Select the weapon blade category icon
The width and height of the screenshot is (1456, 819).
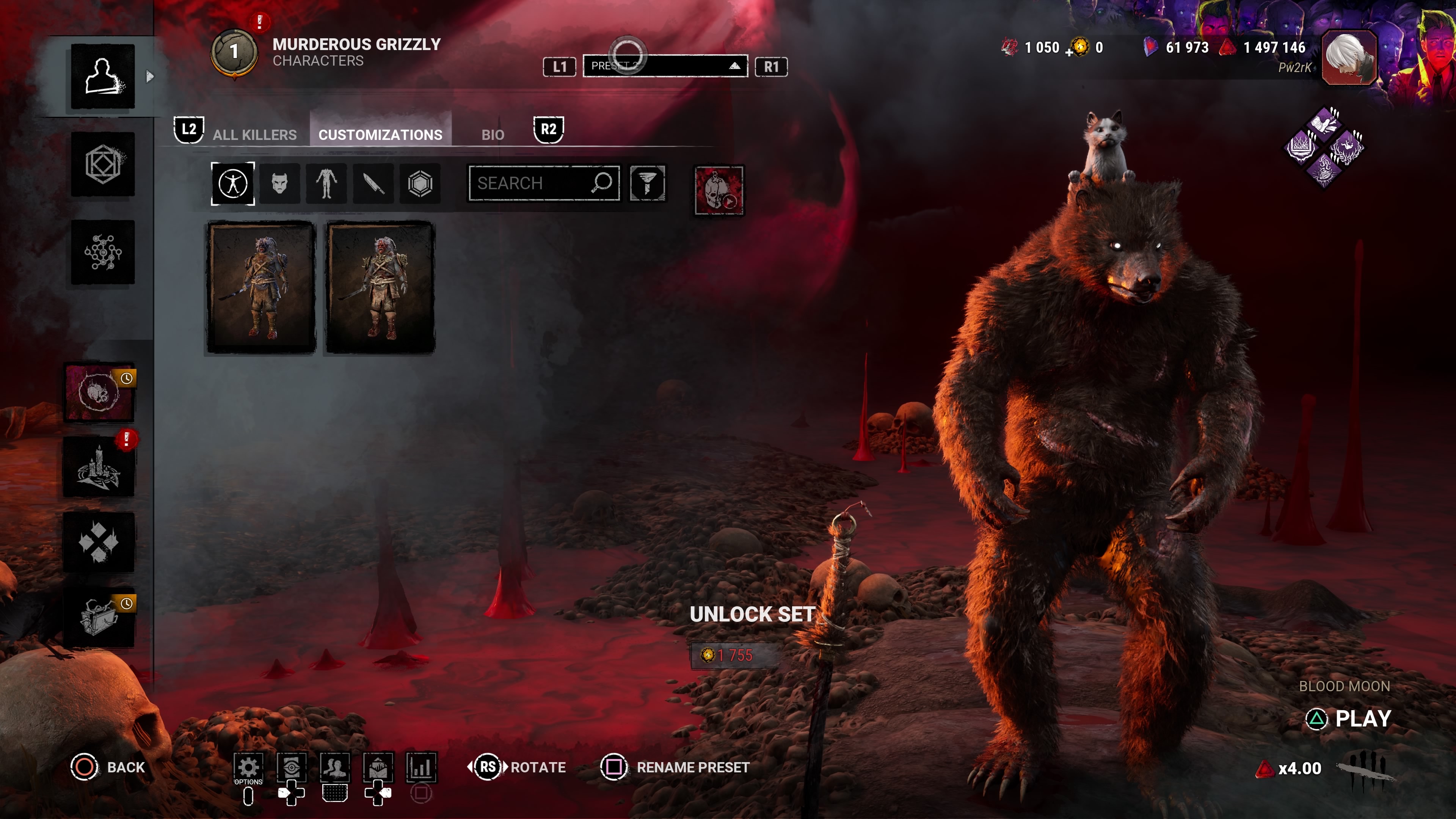click(x=373, y=183)
